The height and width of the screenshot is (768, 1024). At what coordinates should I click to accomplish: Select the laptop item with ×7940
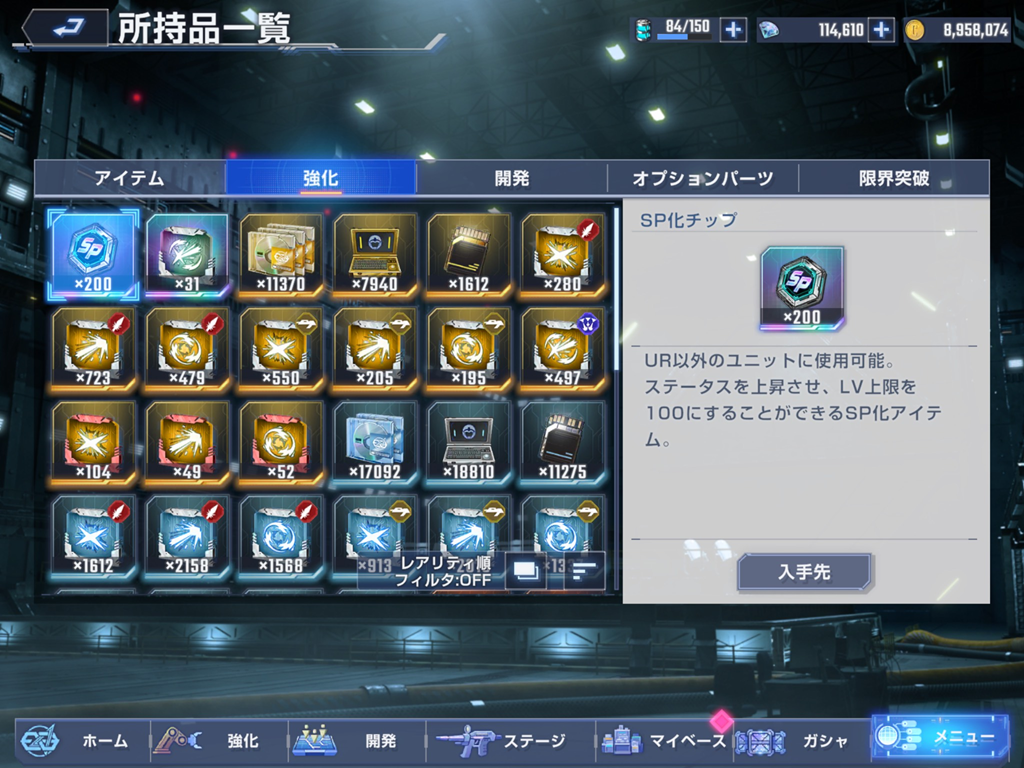pos(375,254)
